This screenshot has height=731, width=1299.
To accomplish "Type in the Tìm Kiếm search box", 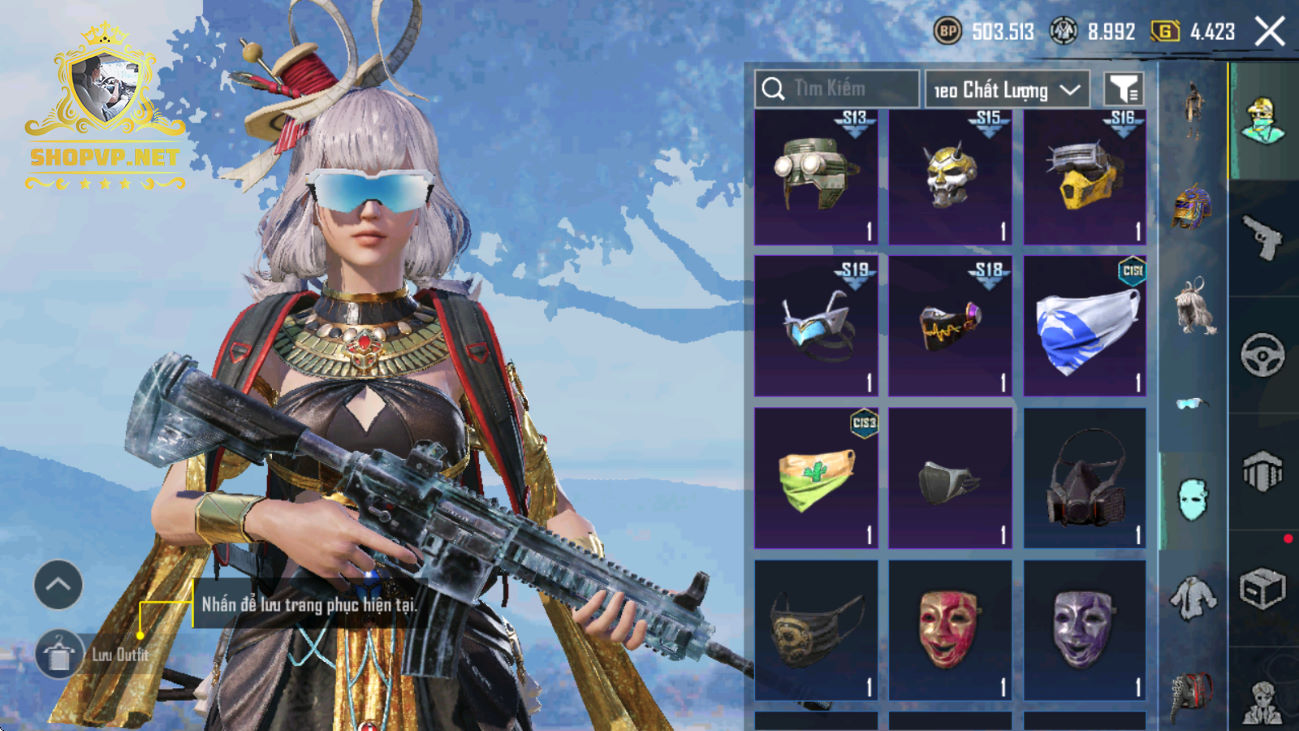I will tap(850, 89).
